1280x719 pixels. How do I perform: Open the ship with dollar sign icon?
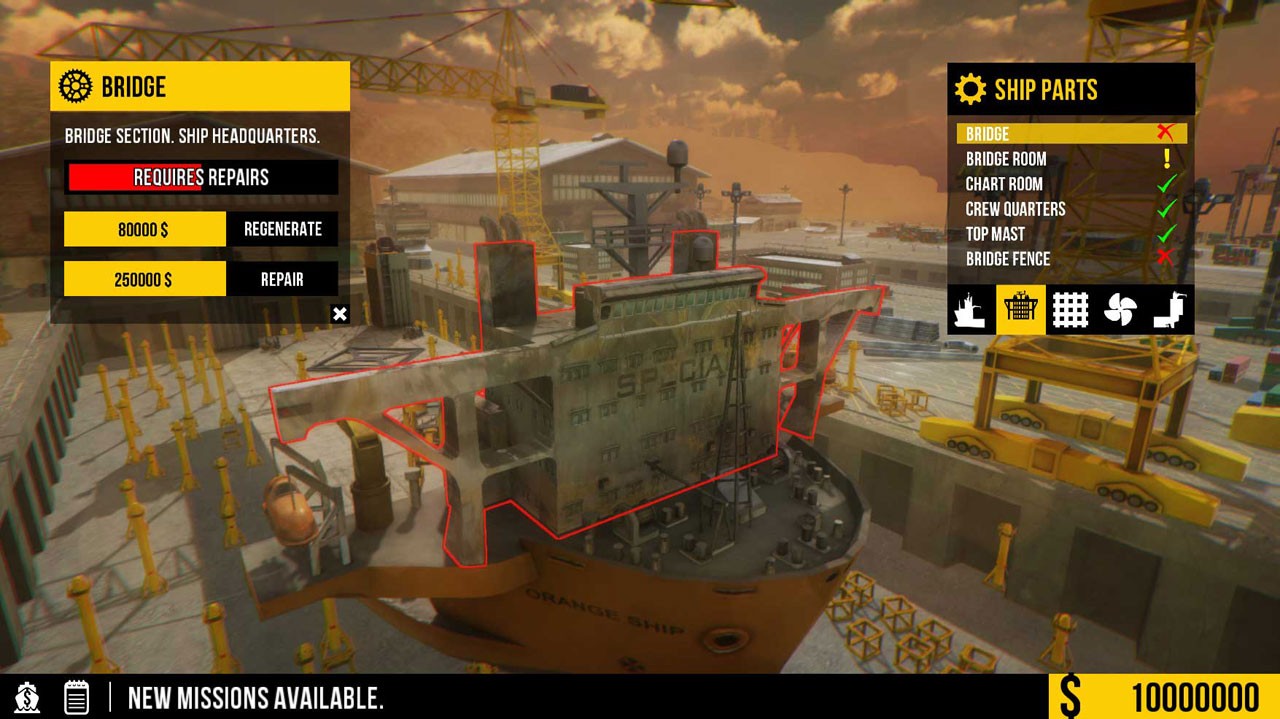[28, 697]
